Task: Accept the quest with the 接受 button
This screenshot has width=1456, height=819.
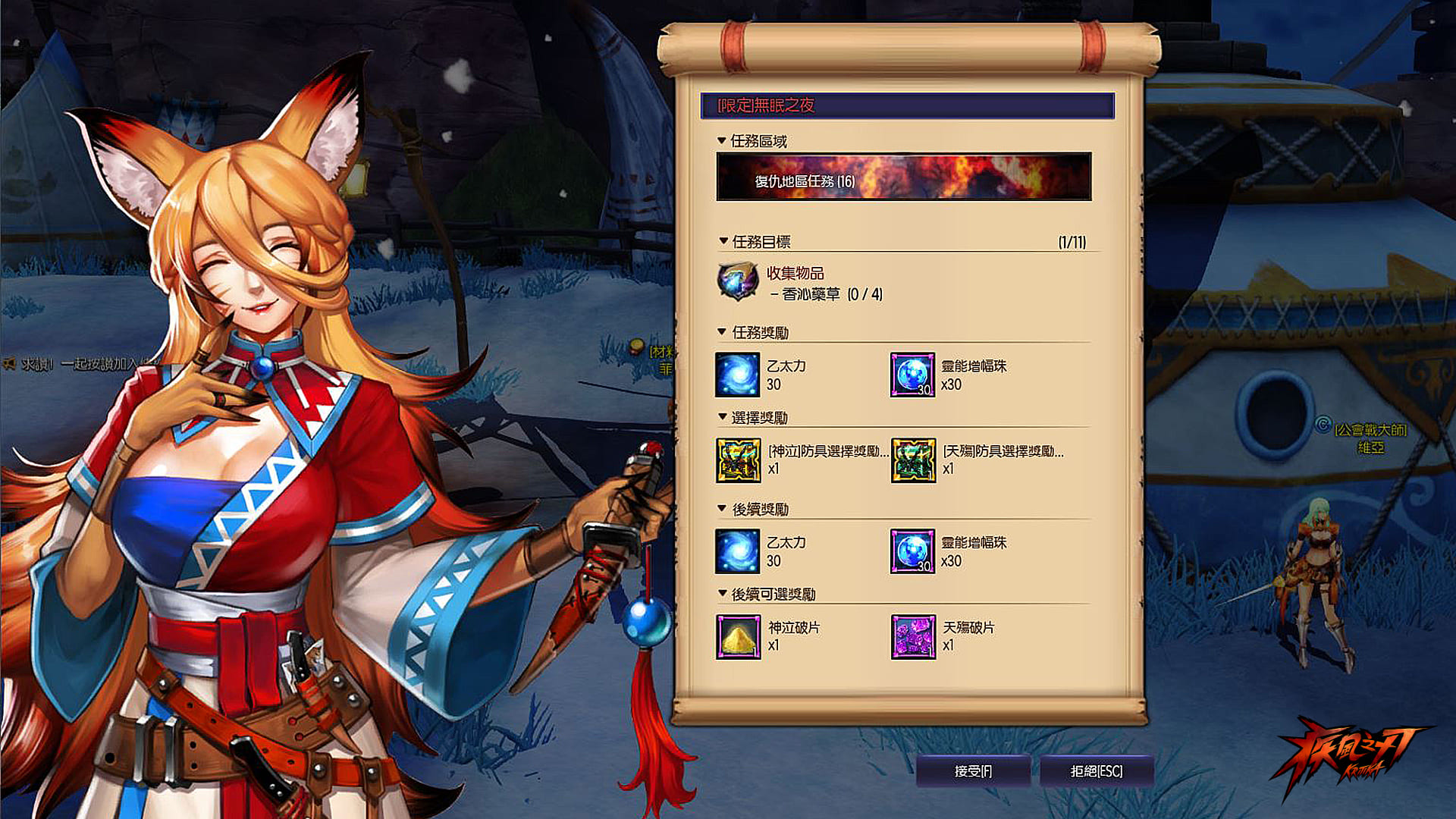Action: tap(973, 771)
